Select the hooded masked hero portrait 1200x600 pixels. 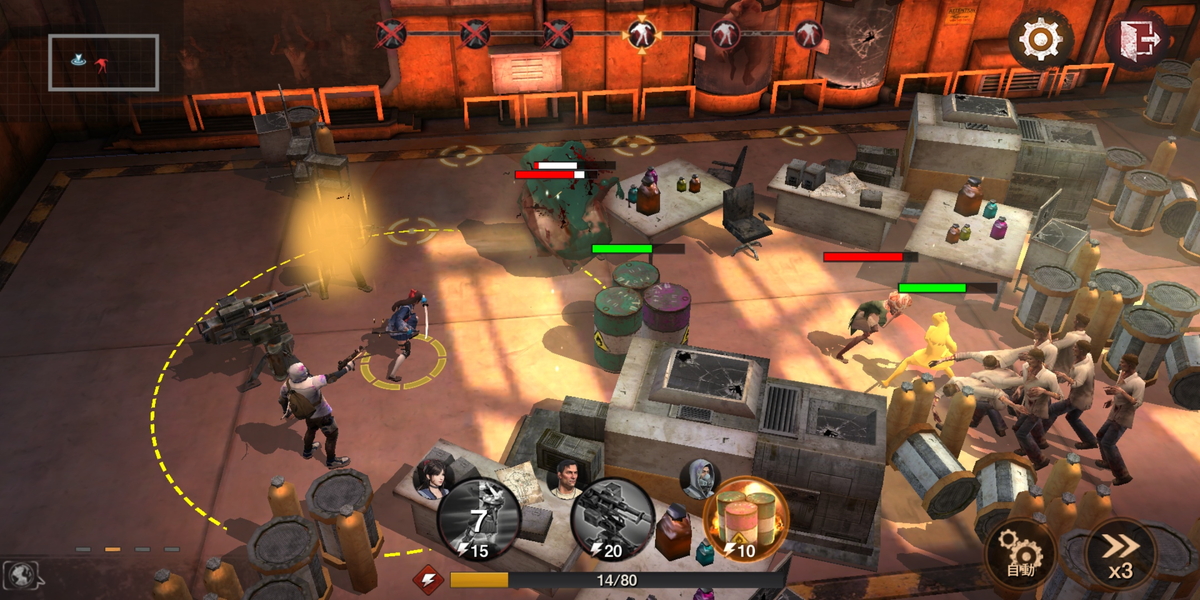[x=701, y=477]
